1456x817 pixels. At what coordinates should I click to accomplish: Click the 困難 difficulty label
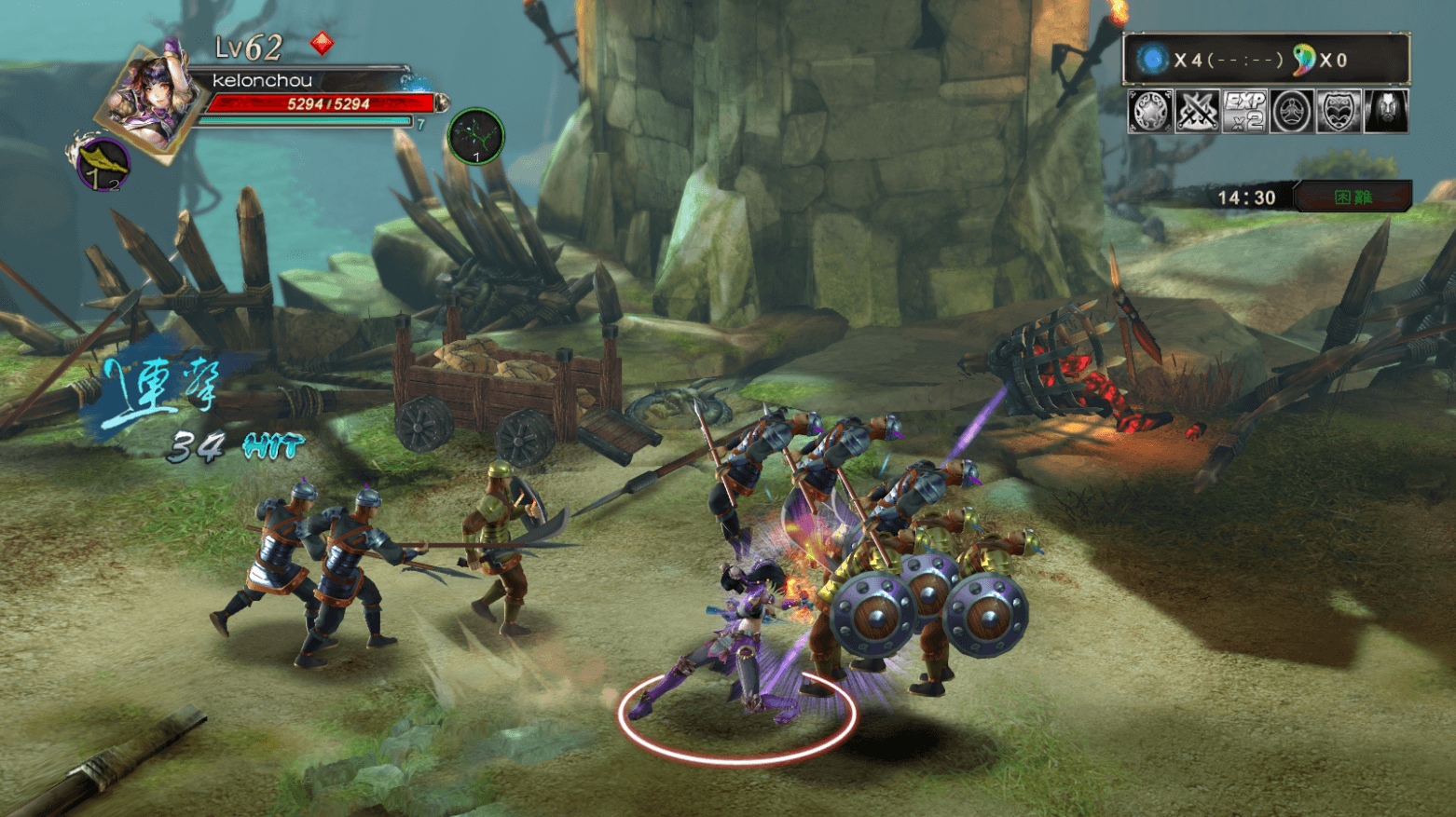[x=1353, y=197]
